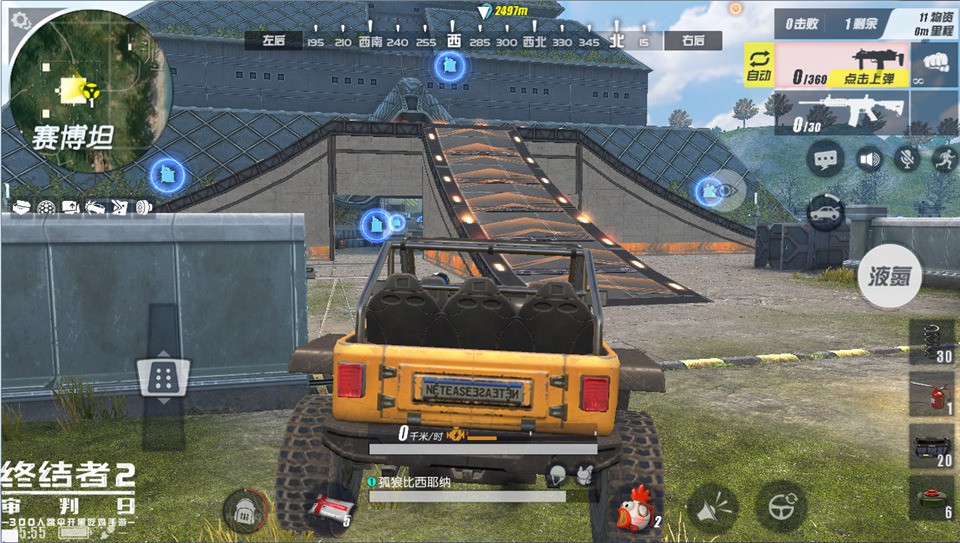The image size is (960, 543).
Task: Toggle the speaker sound button
Action: pos(870,158)
